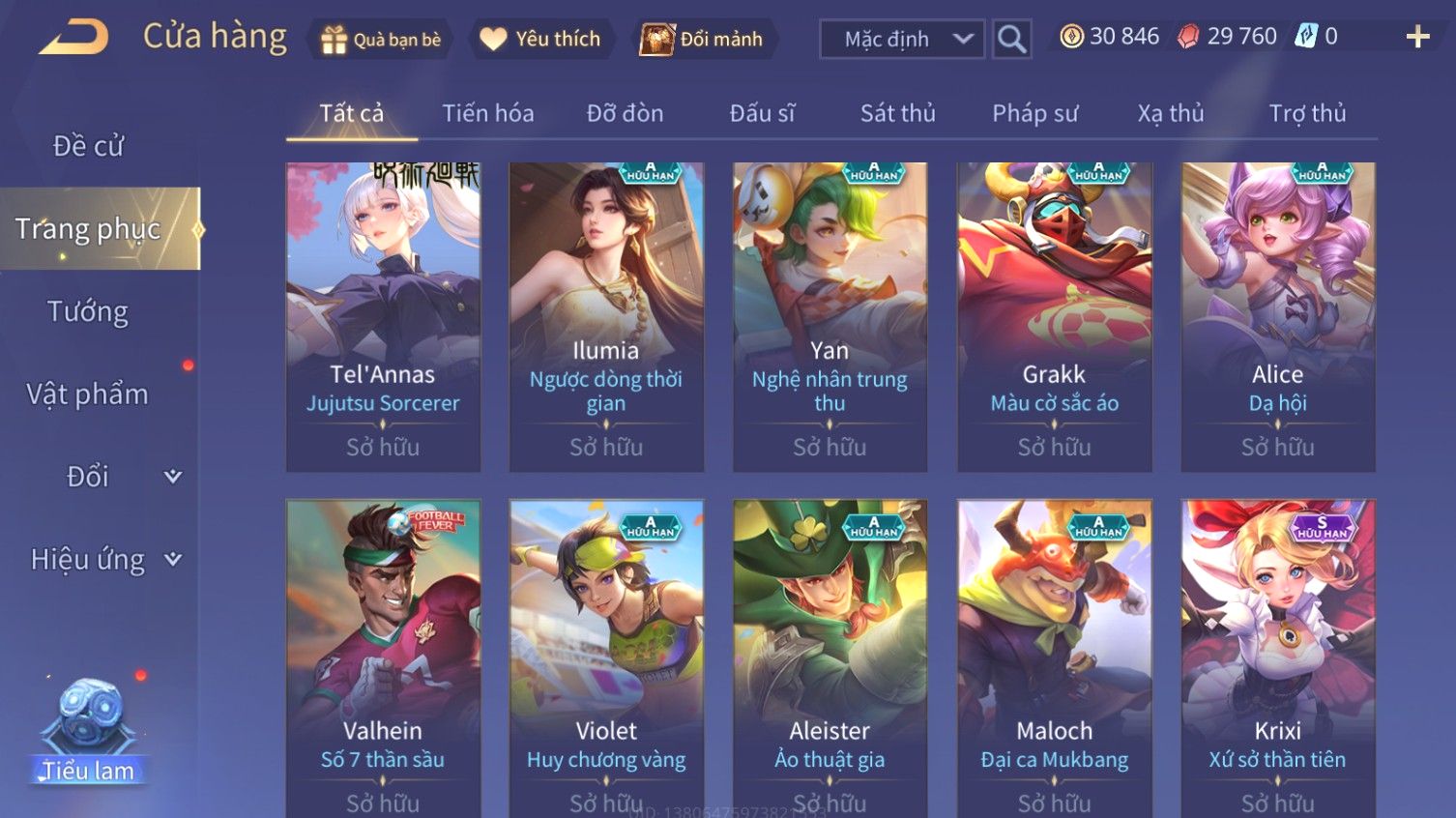The image size is (1456, 818).
Task: Open Quà bạn bè gift menu
Action: 380,40
